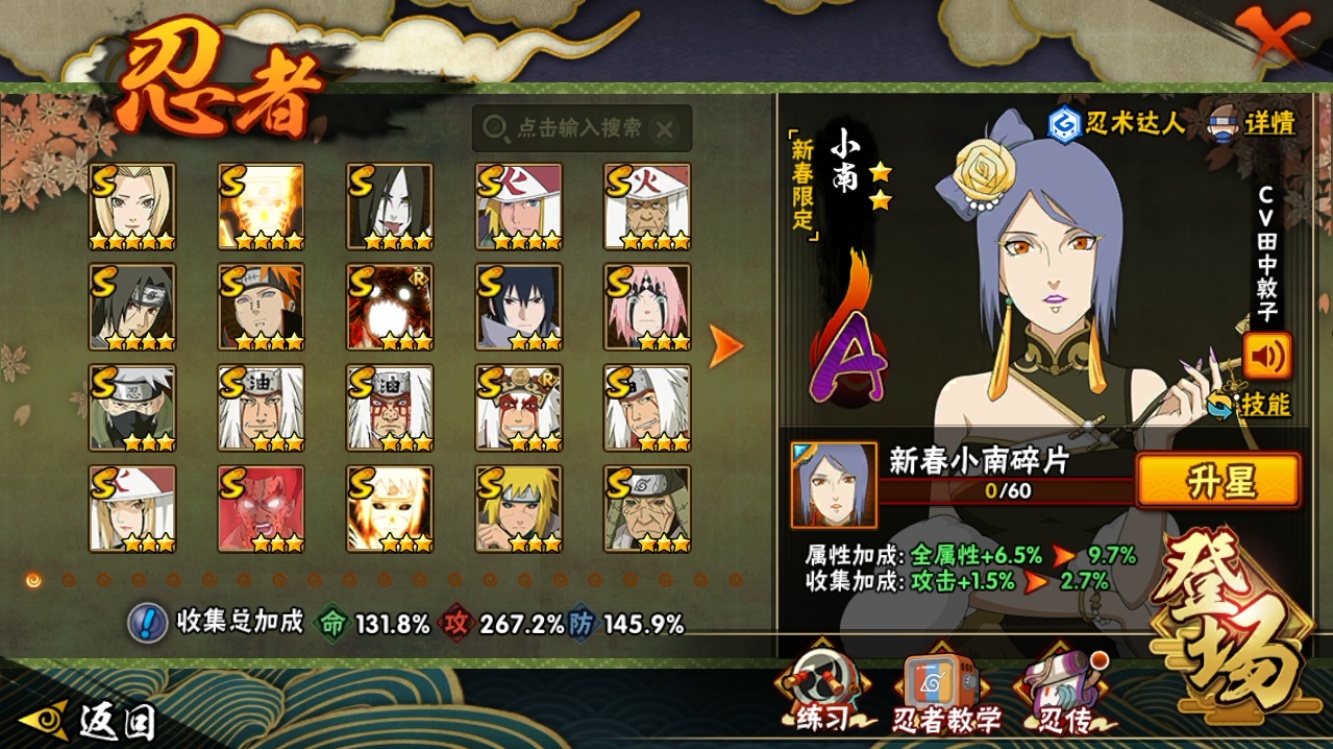Click the ninja search input field
Screen dimensions: 1333x749
point(578,128)
